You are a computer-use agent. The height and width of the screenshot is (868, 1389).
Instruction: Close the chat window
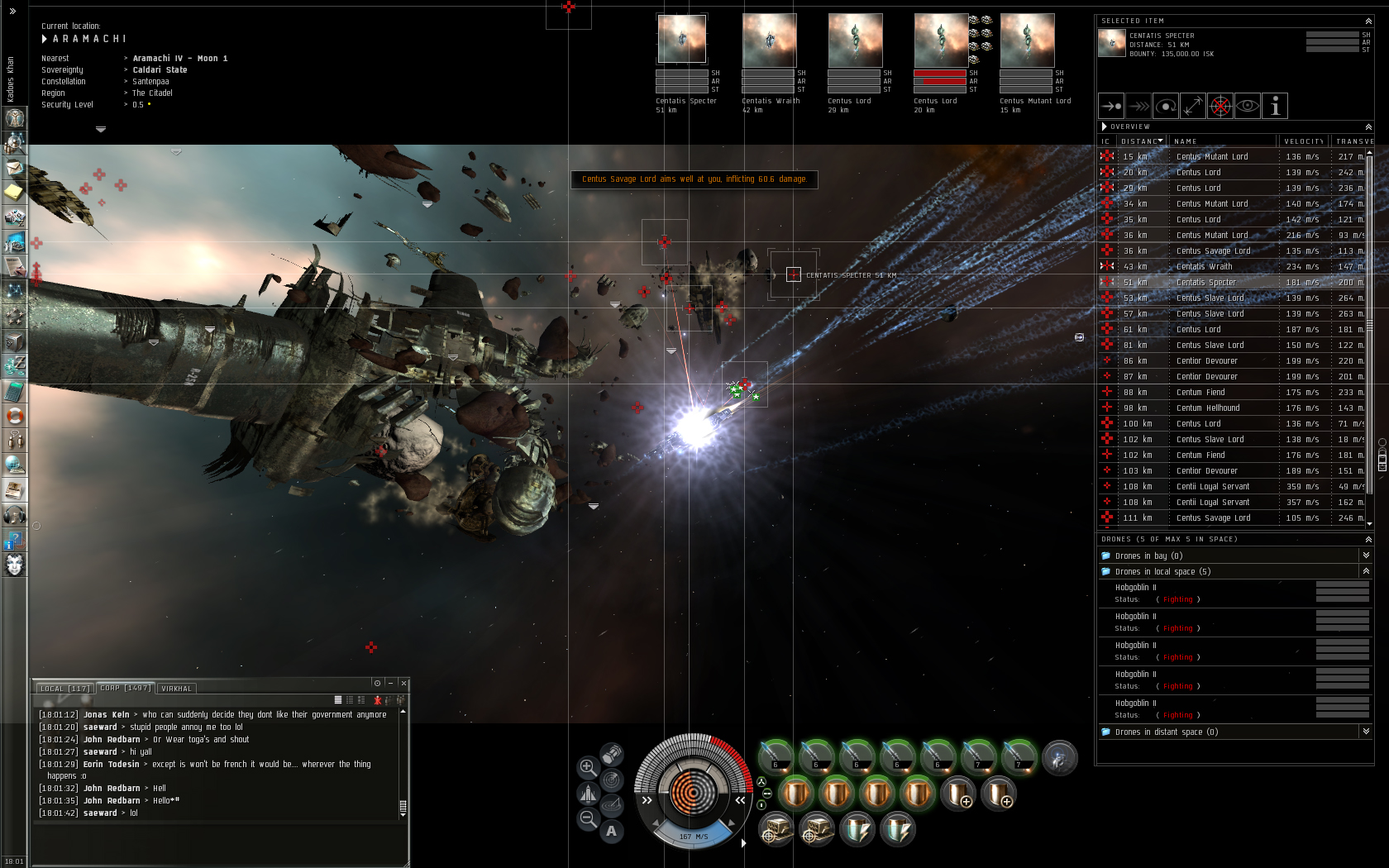pos(403,683)
